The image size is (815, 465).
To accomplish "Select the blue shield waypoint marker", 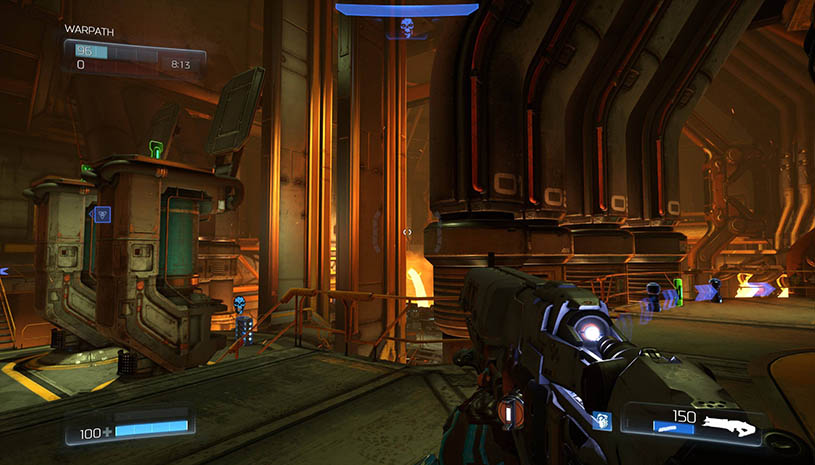I will pos(102,213).
